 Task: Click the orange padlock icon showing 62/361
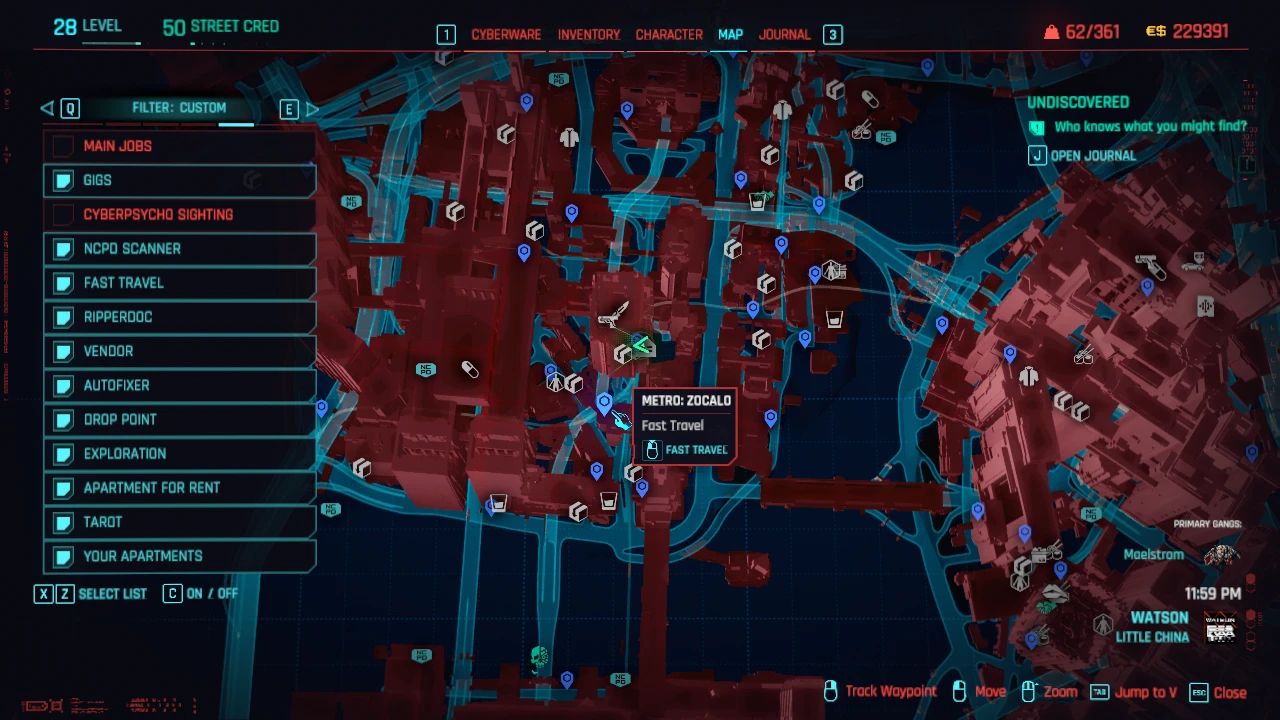[1051, 30]
